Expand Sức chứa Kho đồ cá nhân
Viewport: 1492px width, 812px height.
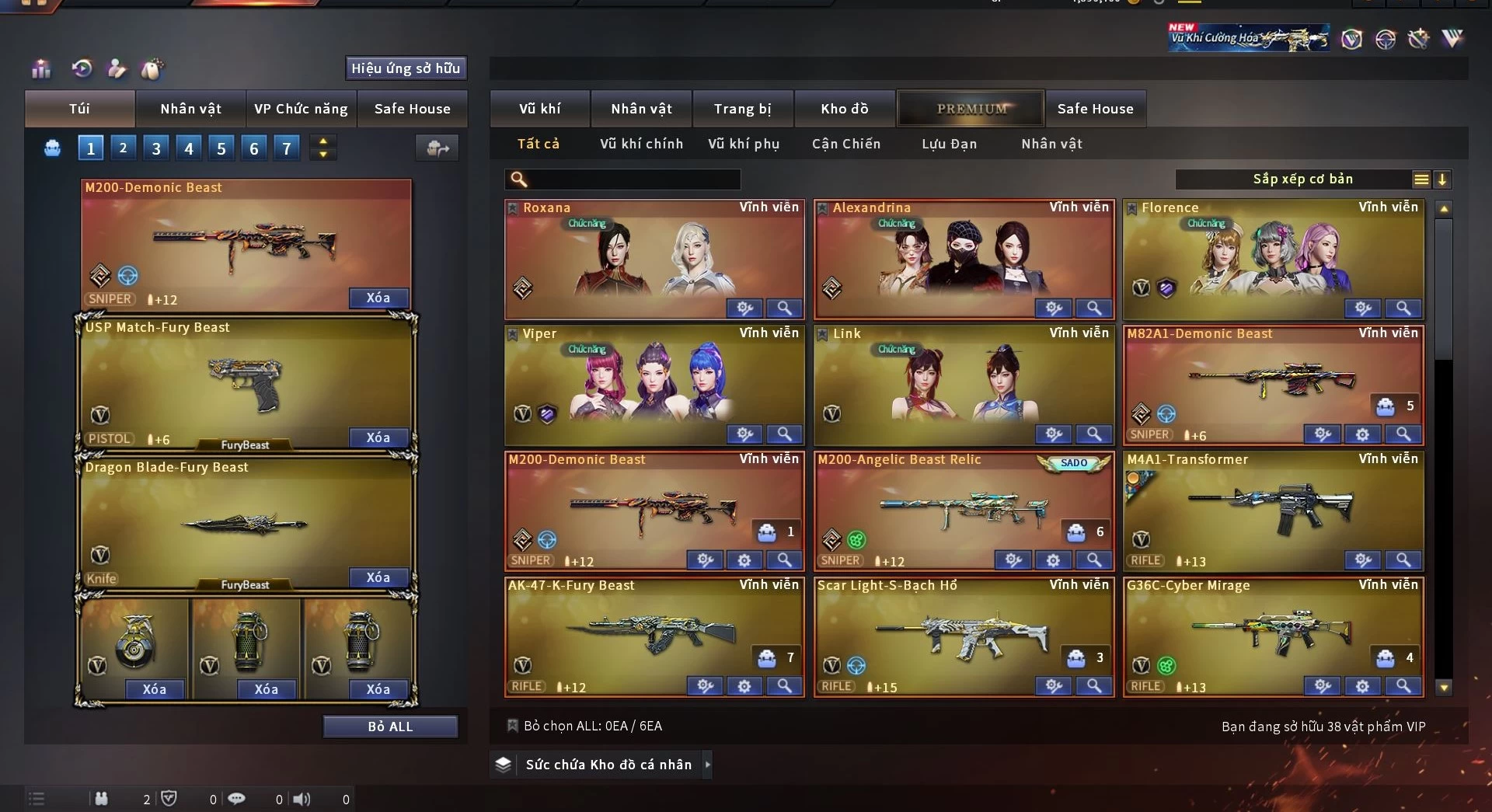[x=708, y=765]
